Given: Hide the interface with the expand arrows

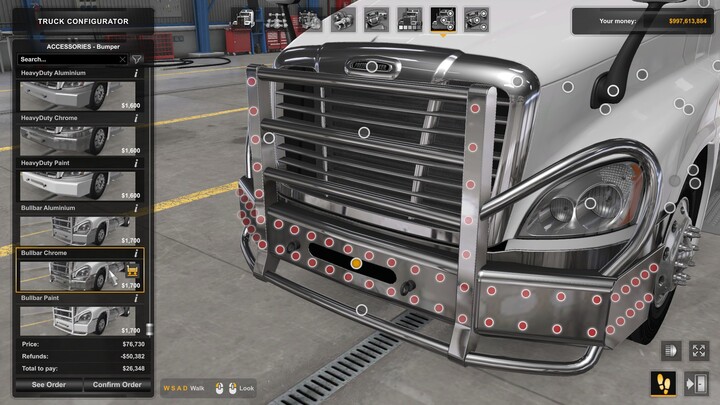Looking at the screenshot, I should click(x=698, y=352).
